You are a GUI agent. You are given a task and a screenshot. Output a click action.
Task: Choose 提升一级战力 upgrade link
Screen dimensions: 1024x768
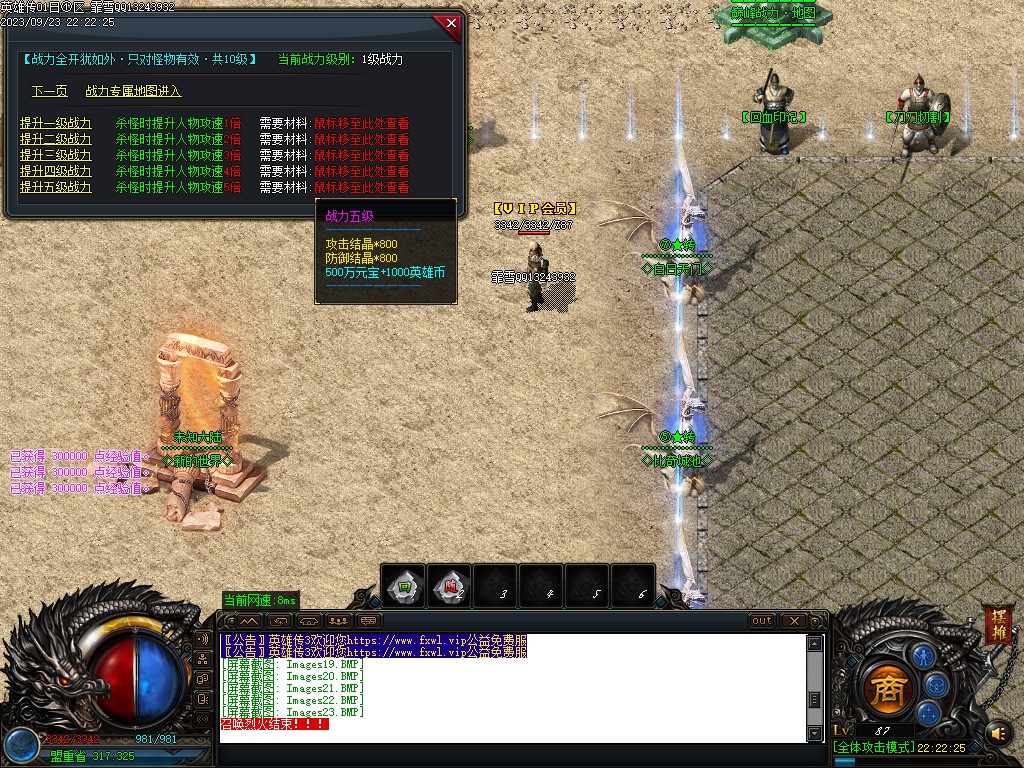[x=55, y=123]
